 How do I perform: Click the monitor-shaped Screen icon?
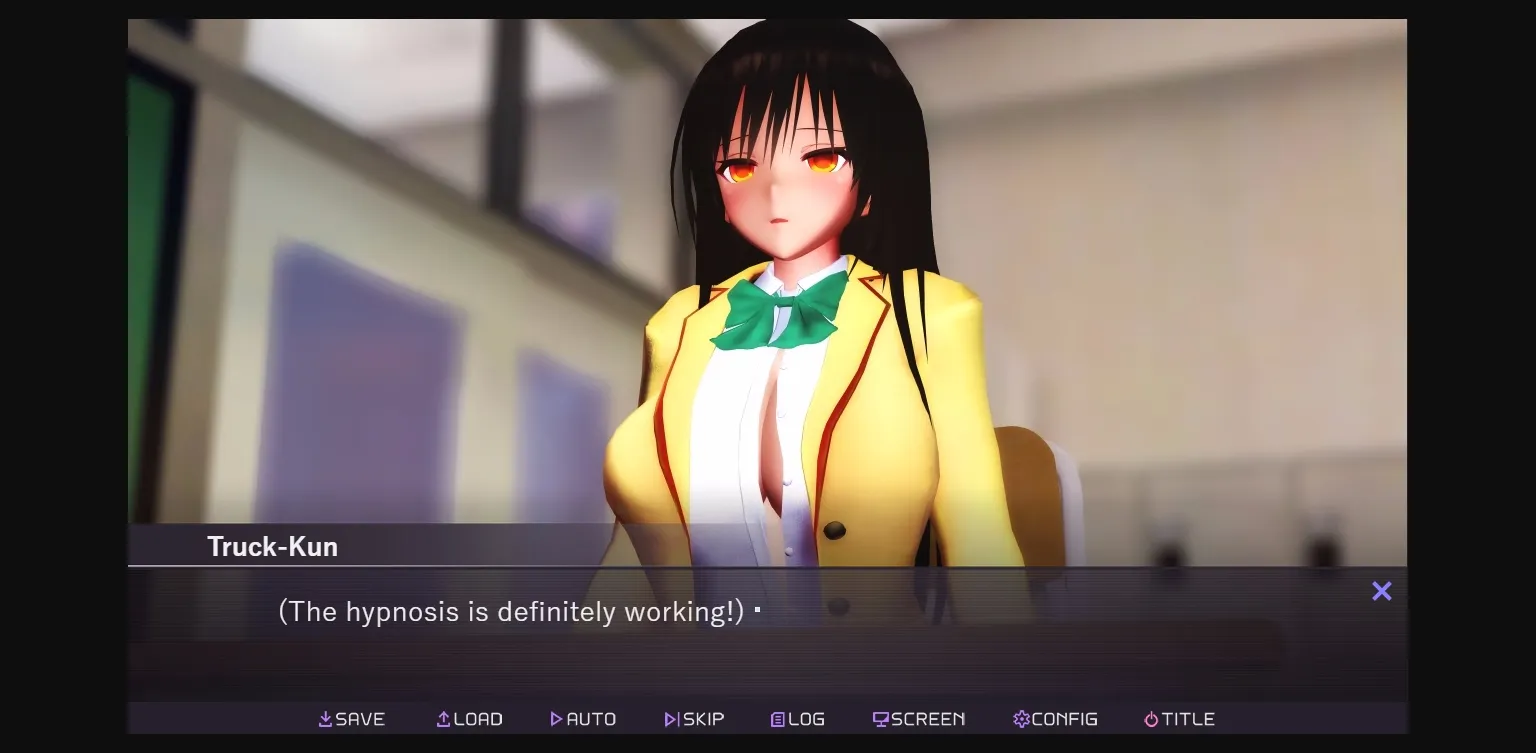(880, 718)
